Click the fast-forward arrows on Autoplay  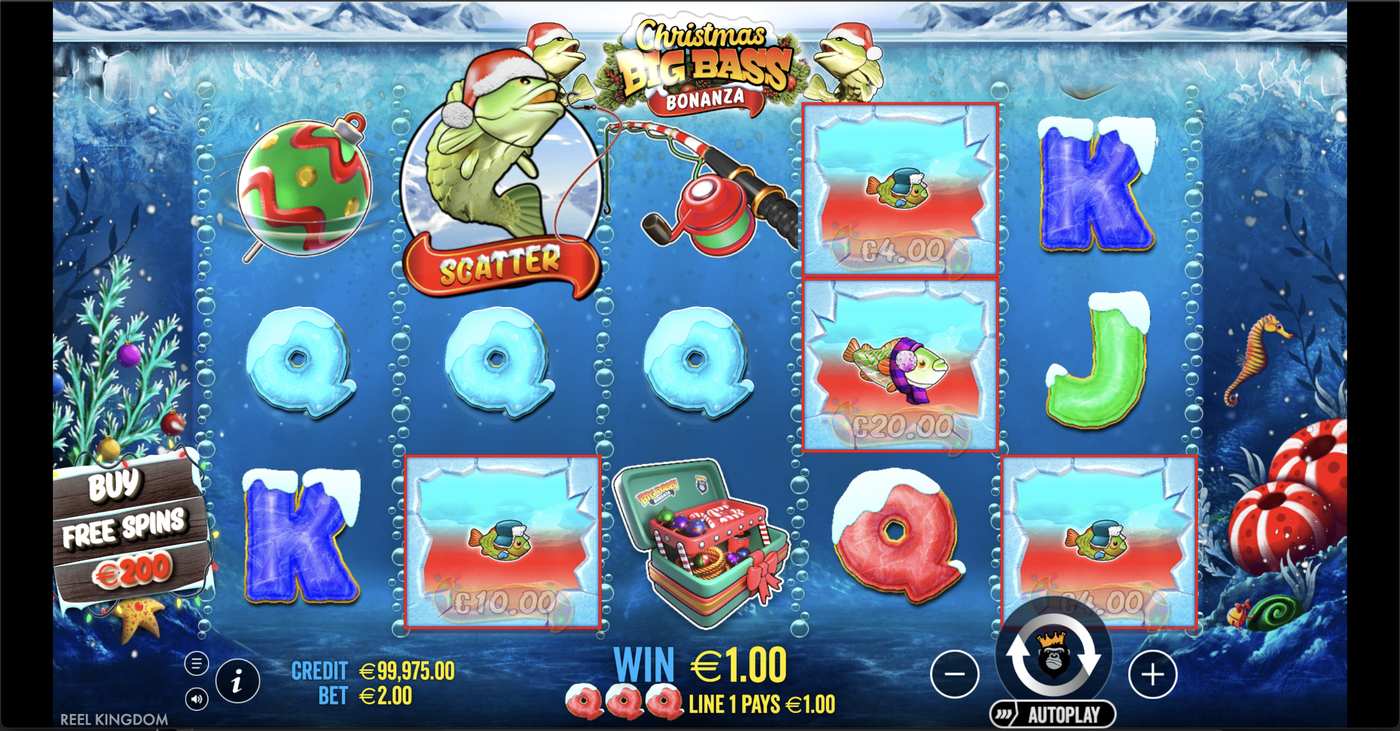(x=1004, y=714)
